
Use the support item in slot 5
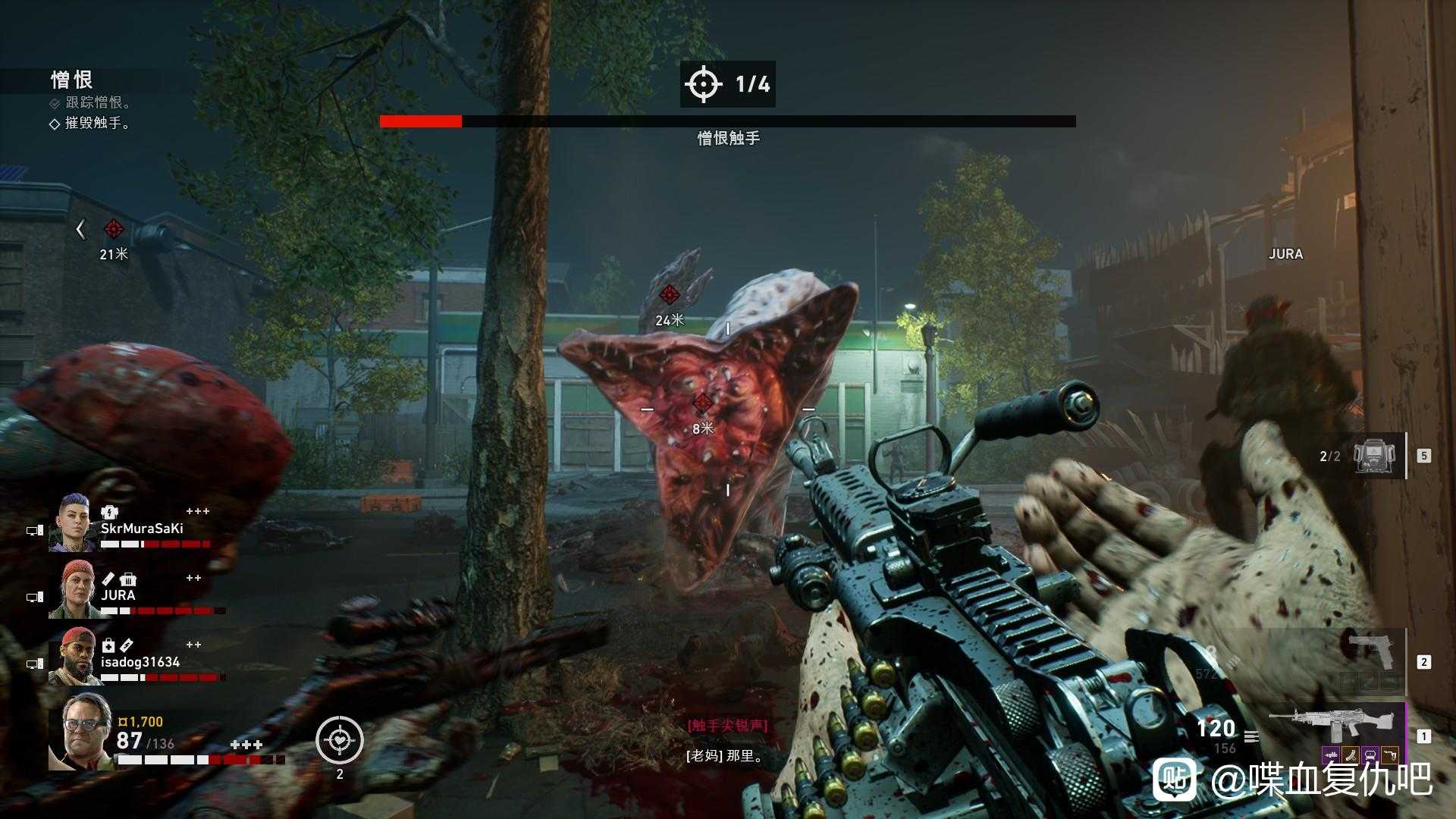(1376, 455)
